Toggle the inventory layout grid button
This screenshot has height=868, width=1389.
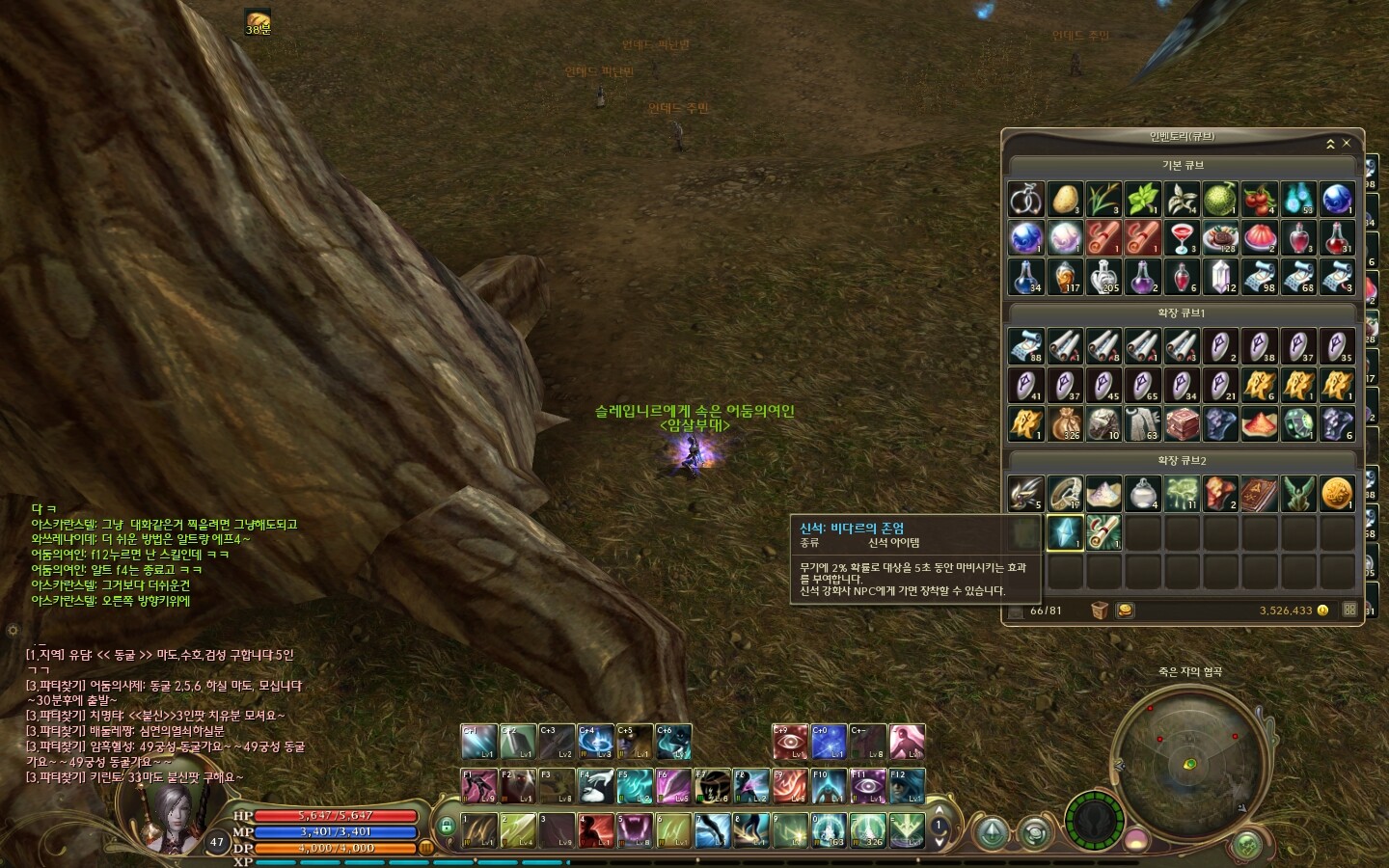pos(1349,610)
